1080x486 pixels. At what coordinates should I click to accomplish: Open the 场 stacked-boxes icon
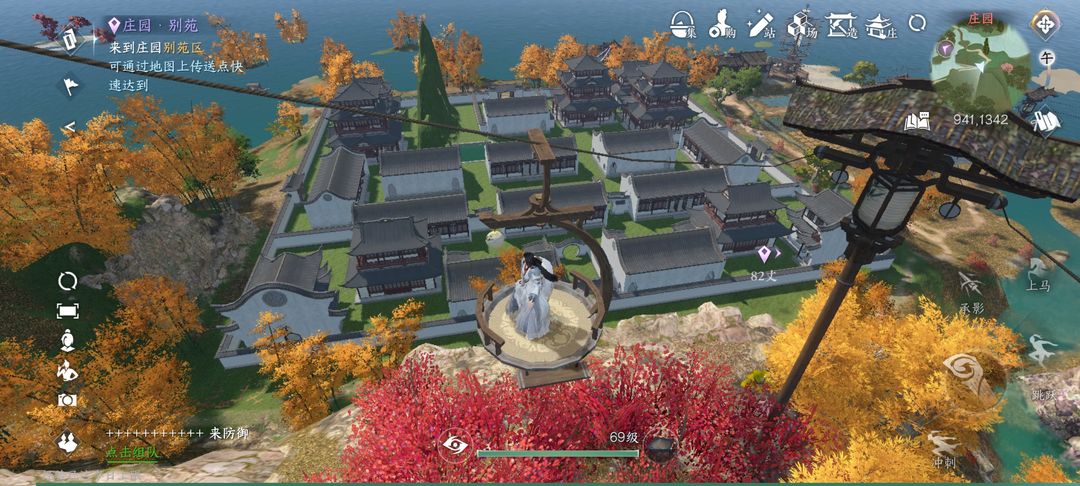click(x=802, y=24)
